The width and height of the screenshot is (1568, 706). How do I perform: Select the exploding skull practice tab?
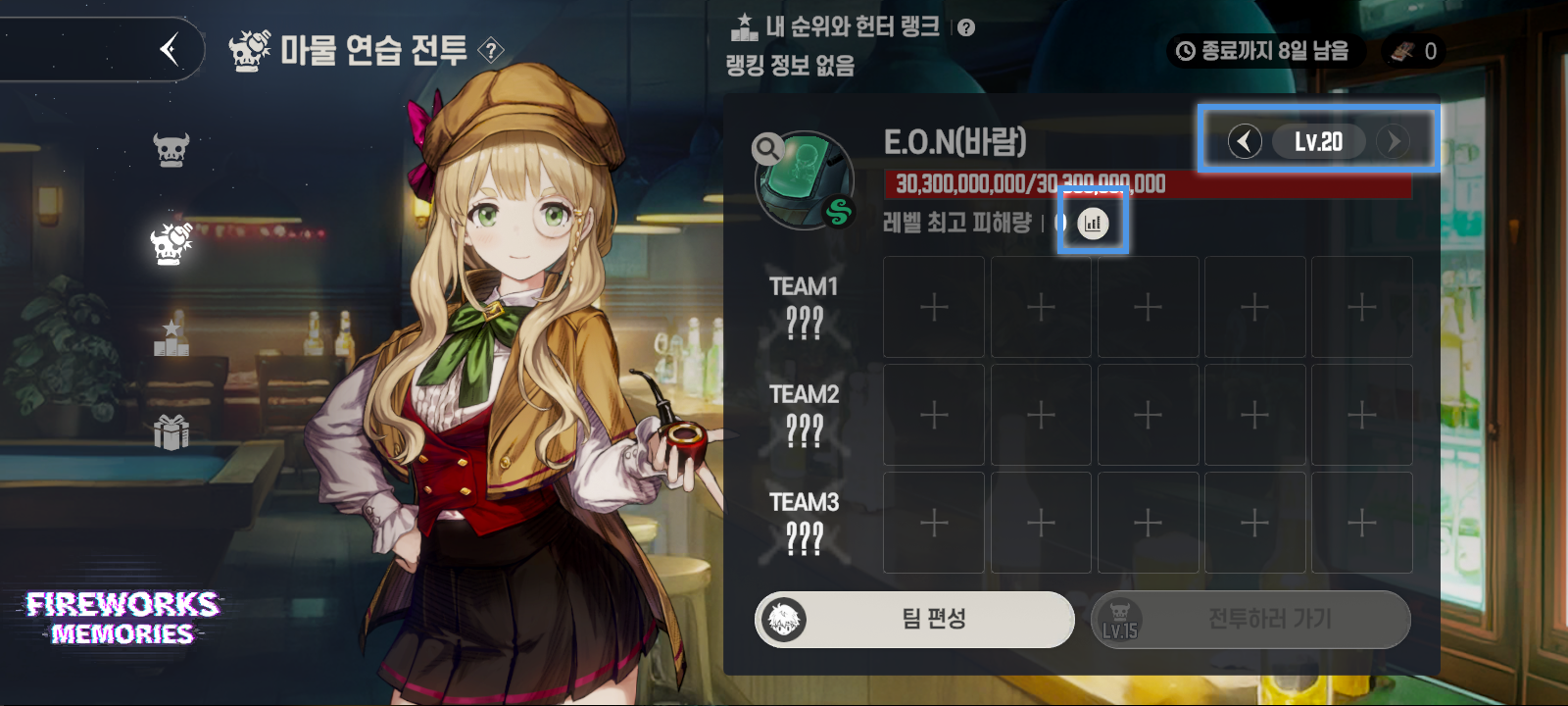pos(171,243)
